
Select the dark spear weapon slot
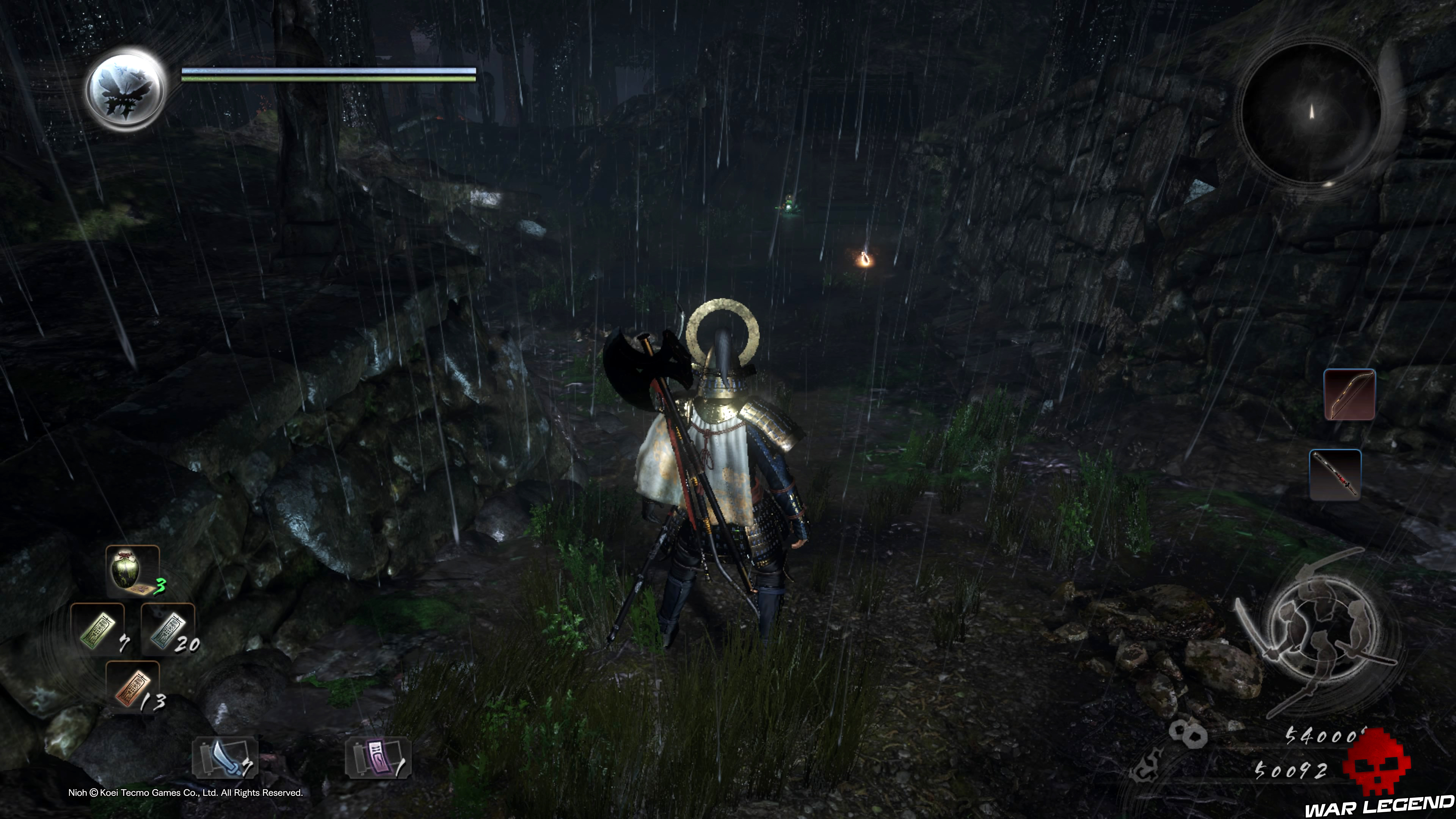coord(1335,475)
